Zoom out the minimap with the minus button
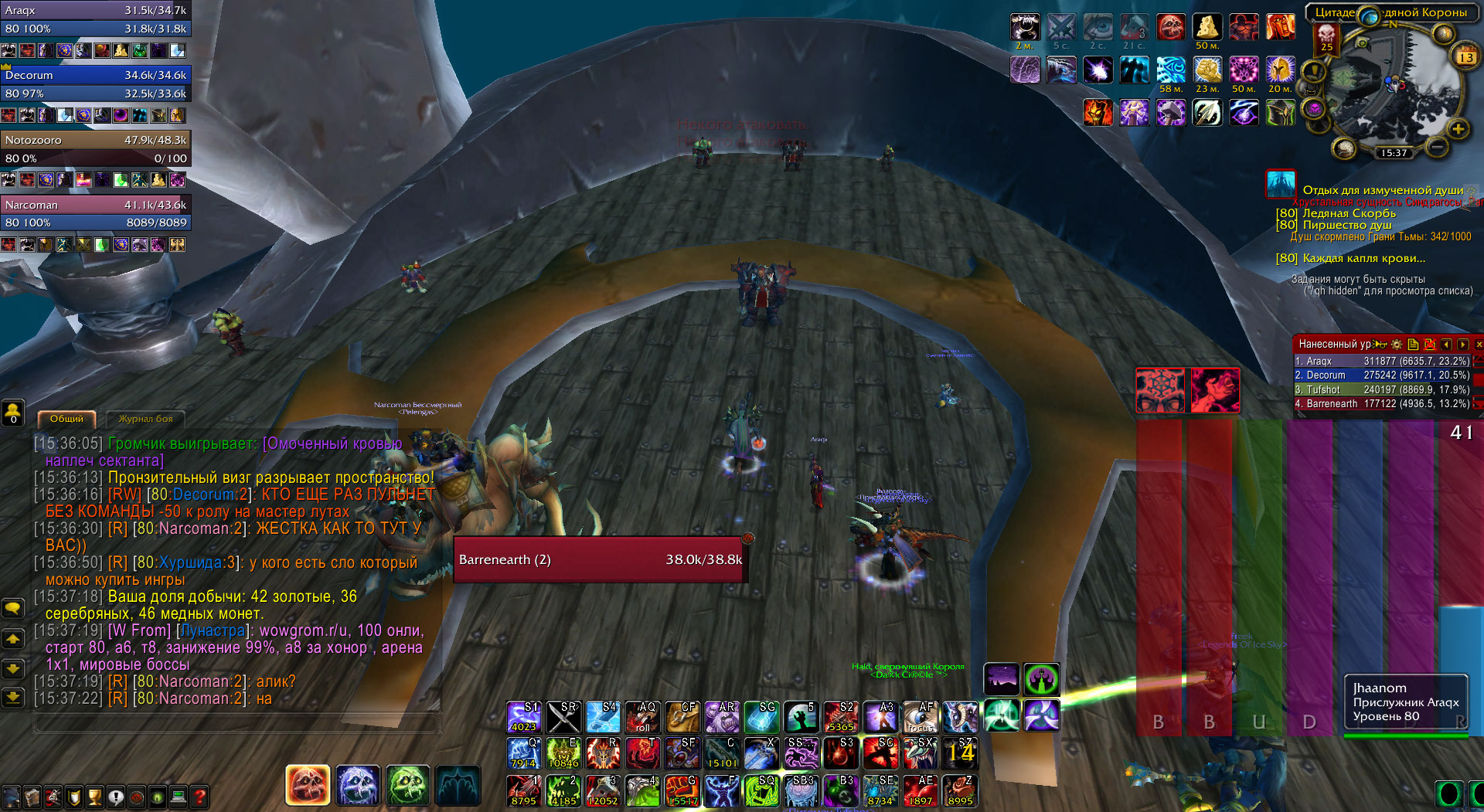1484x812 pixels. tap(1436, 145)
